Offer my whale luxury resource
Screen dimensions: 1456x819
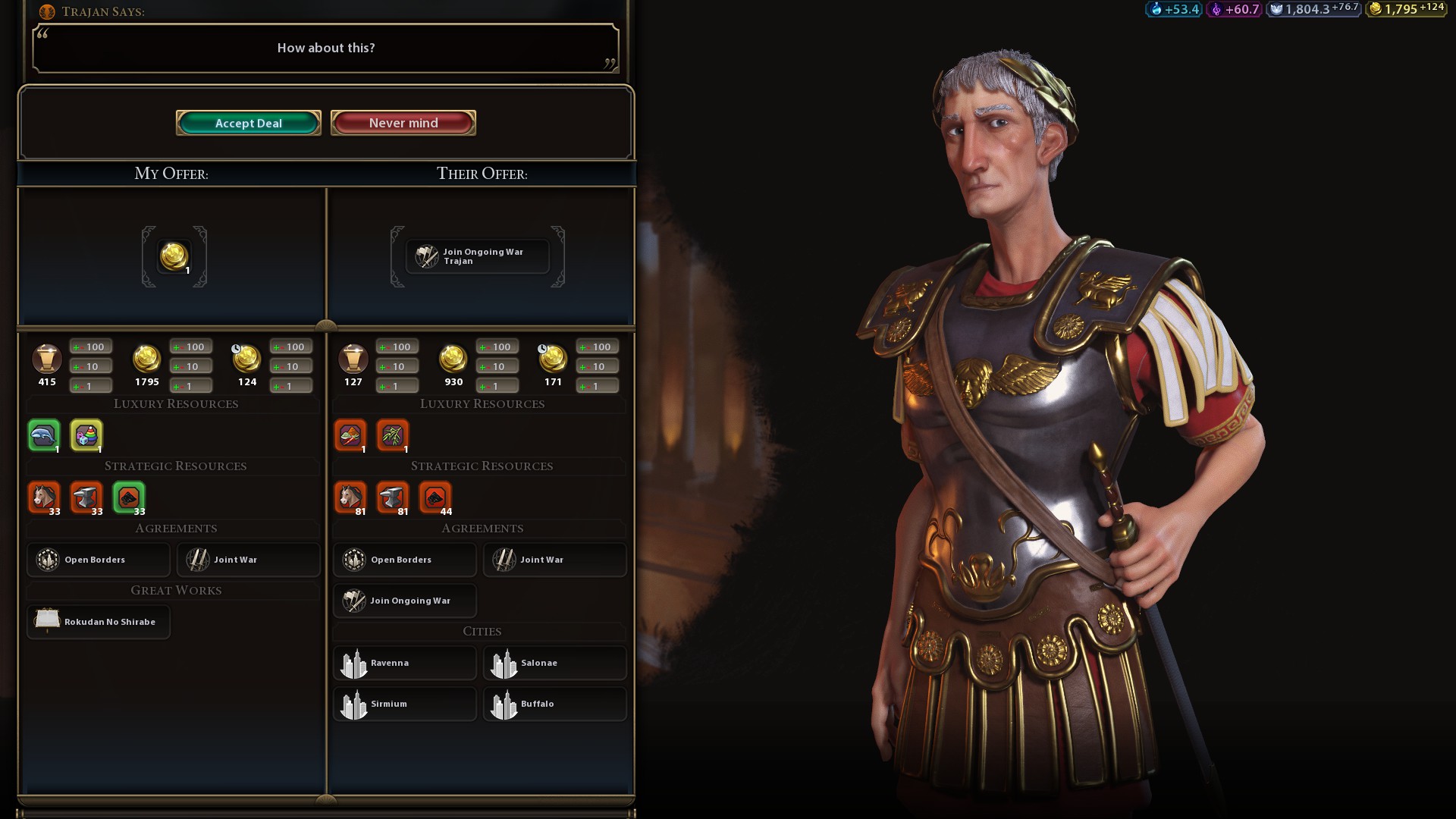click(44, 435)
